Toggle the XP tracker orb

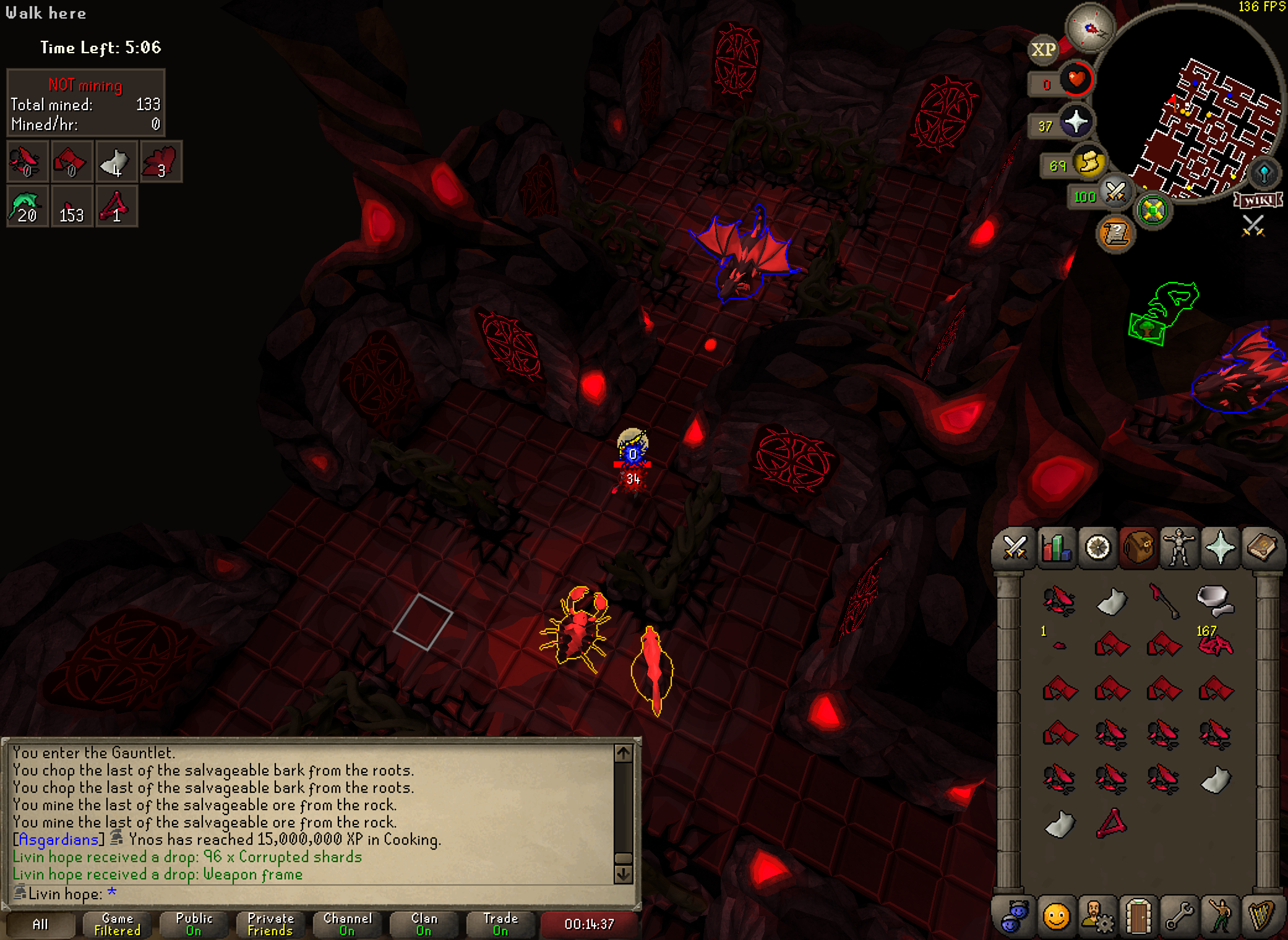(1043, 49)
